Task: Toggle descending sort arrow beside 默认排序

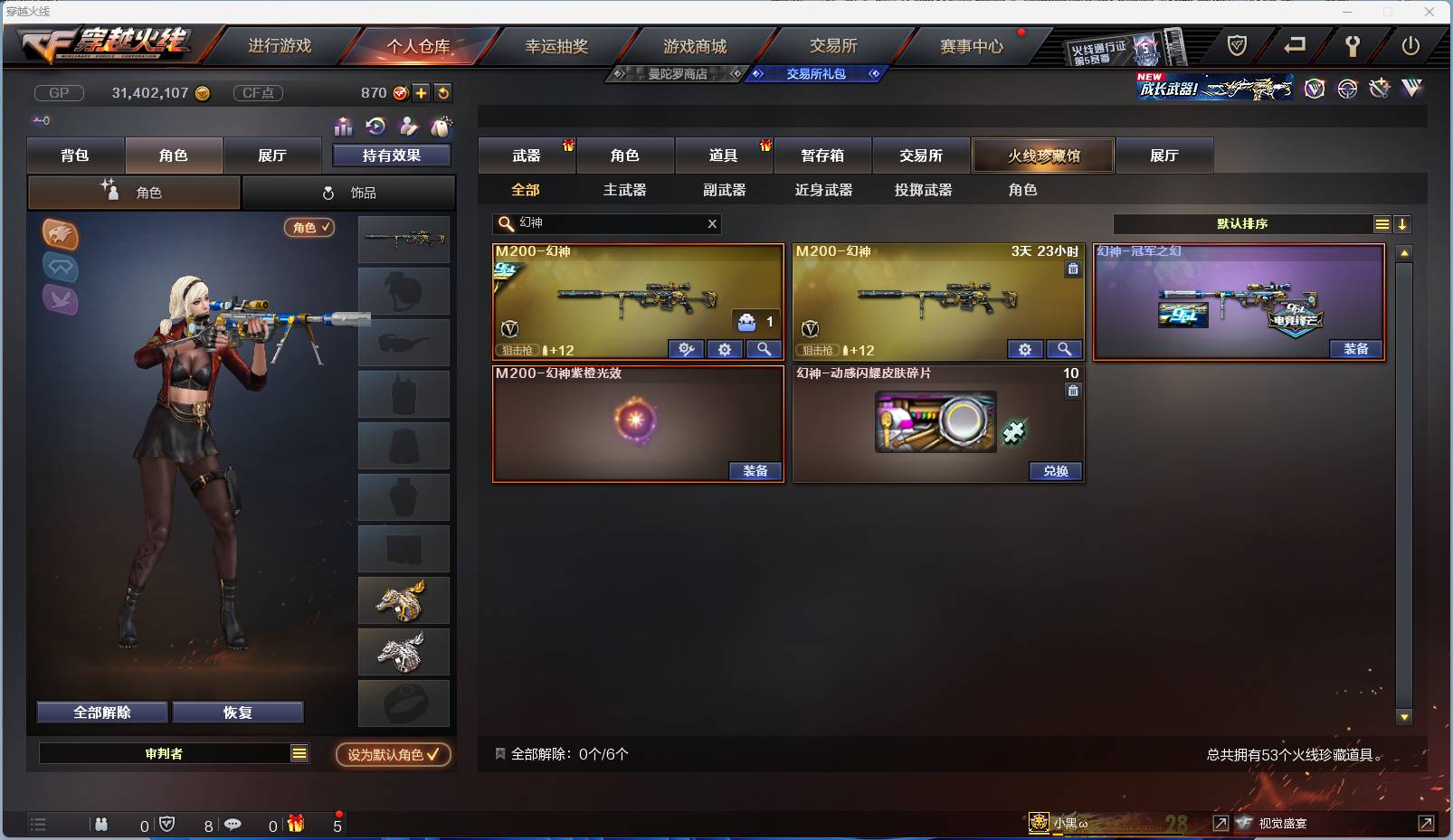Action: pyautogui.click(x=1403, y=223)
